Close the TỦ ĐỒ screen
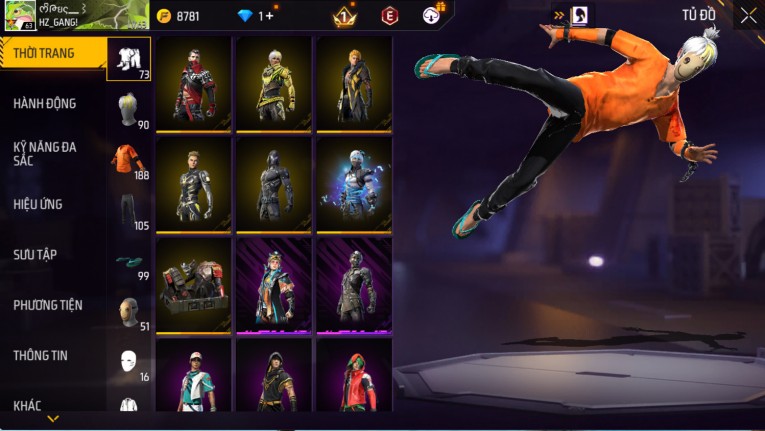This screenshot has width=765, height=431. pos(748,15)
